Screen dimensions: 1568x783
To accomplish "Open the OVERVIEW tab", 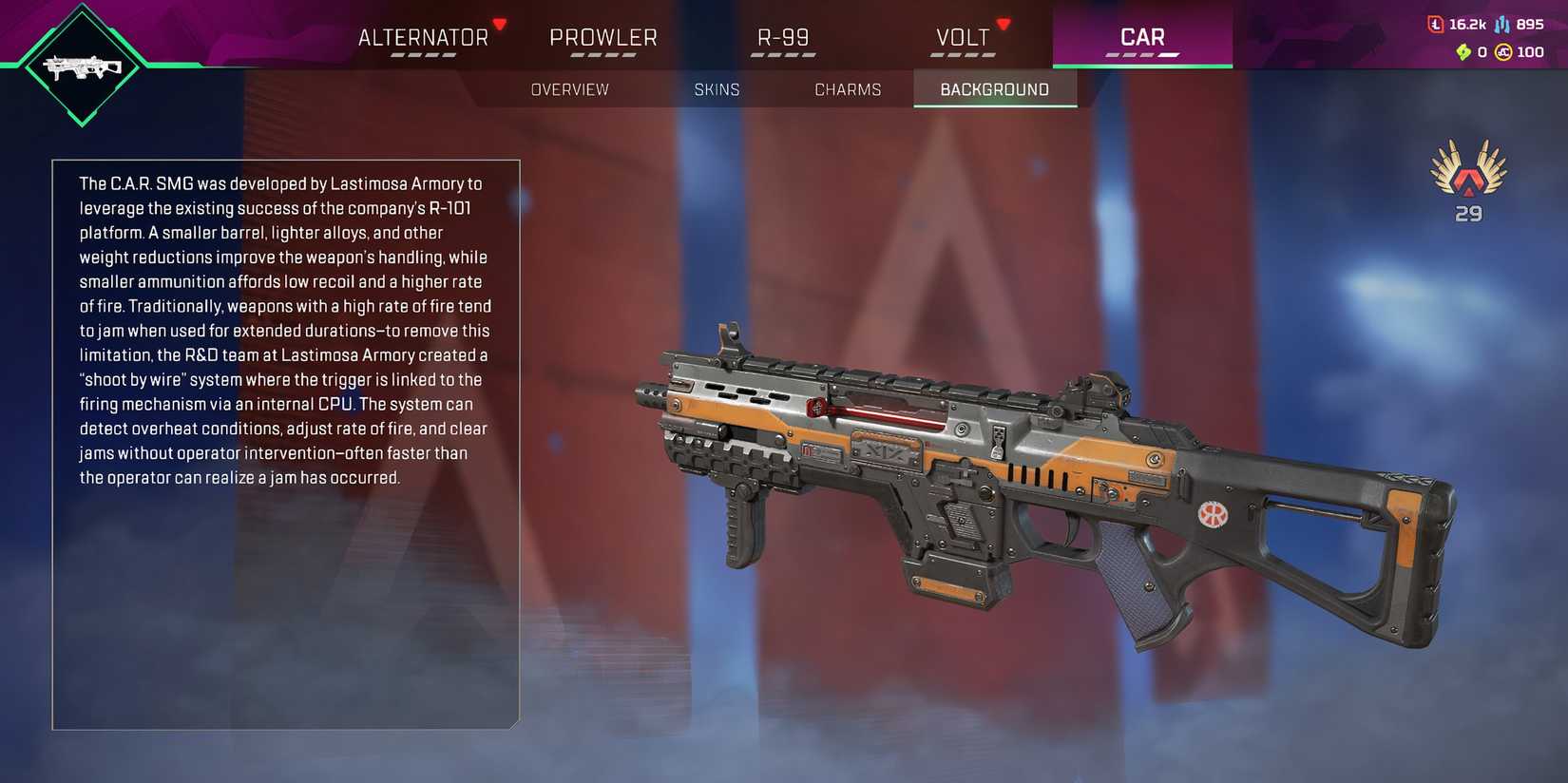I will [x=569, y=89].
